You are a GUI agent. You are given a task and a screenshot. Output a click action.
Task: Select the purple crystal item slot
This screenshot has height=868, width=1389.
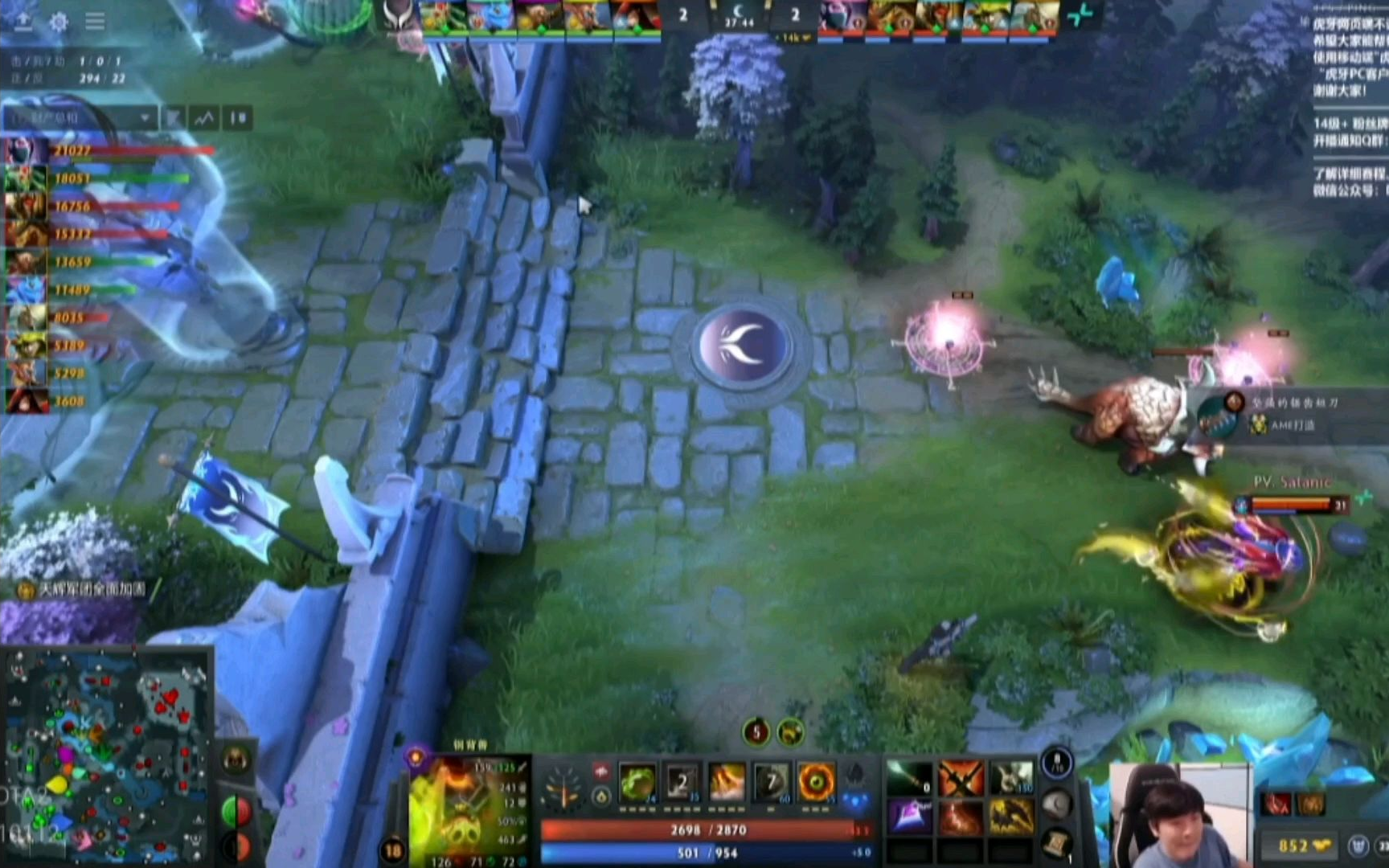pos(910,817)
